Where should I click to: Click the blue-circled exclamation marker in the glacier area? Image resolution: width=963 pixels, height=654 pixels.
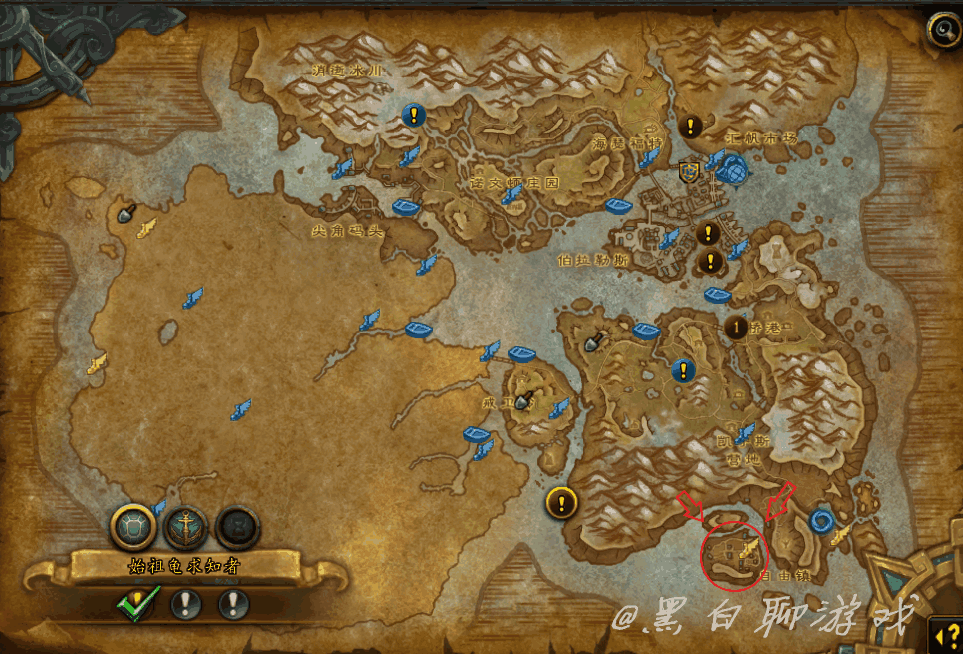[x=413, y=116]
